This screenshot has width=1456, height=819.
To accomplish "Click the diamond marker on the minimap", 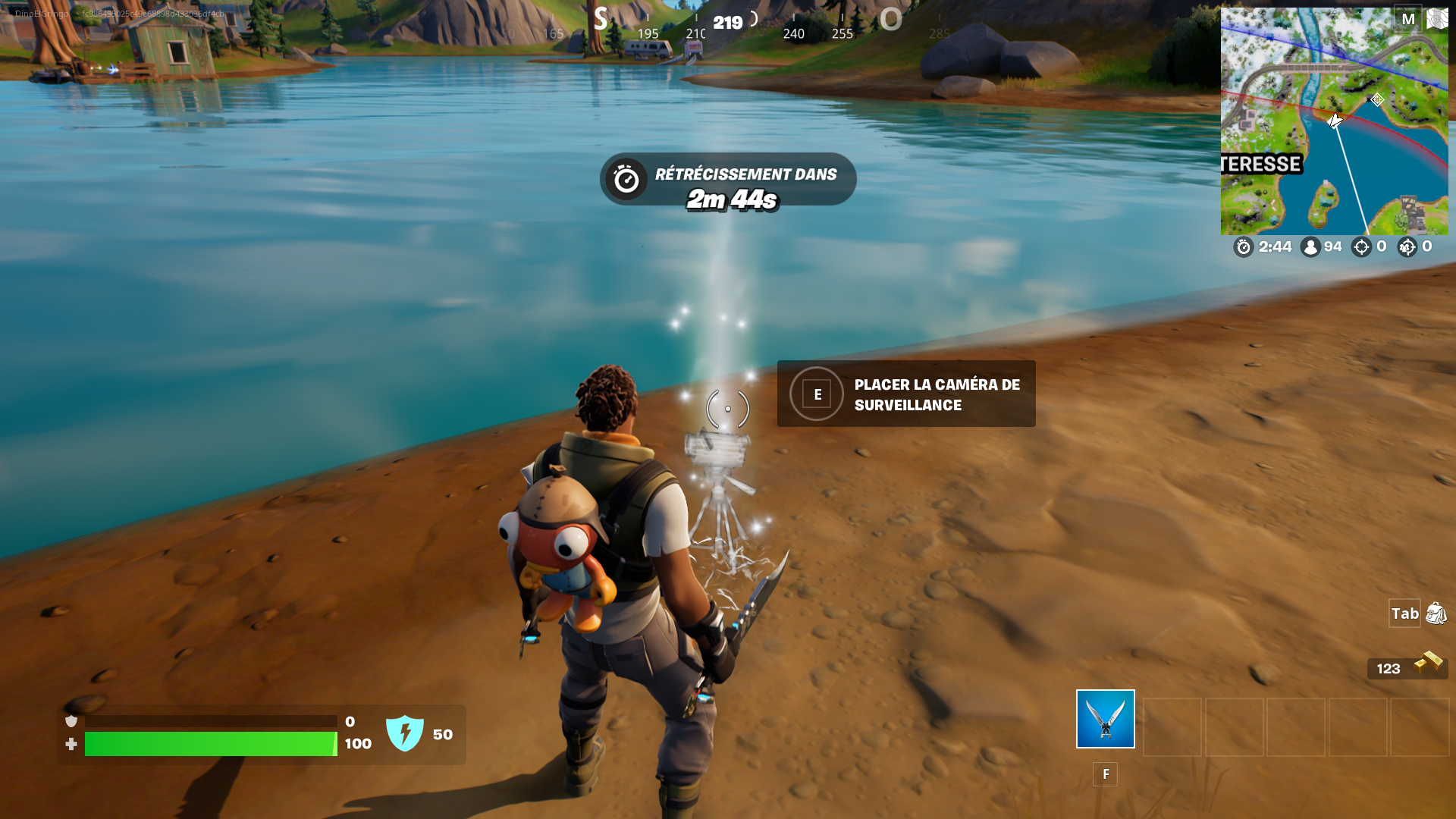I will (x=1376, y=99).
